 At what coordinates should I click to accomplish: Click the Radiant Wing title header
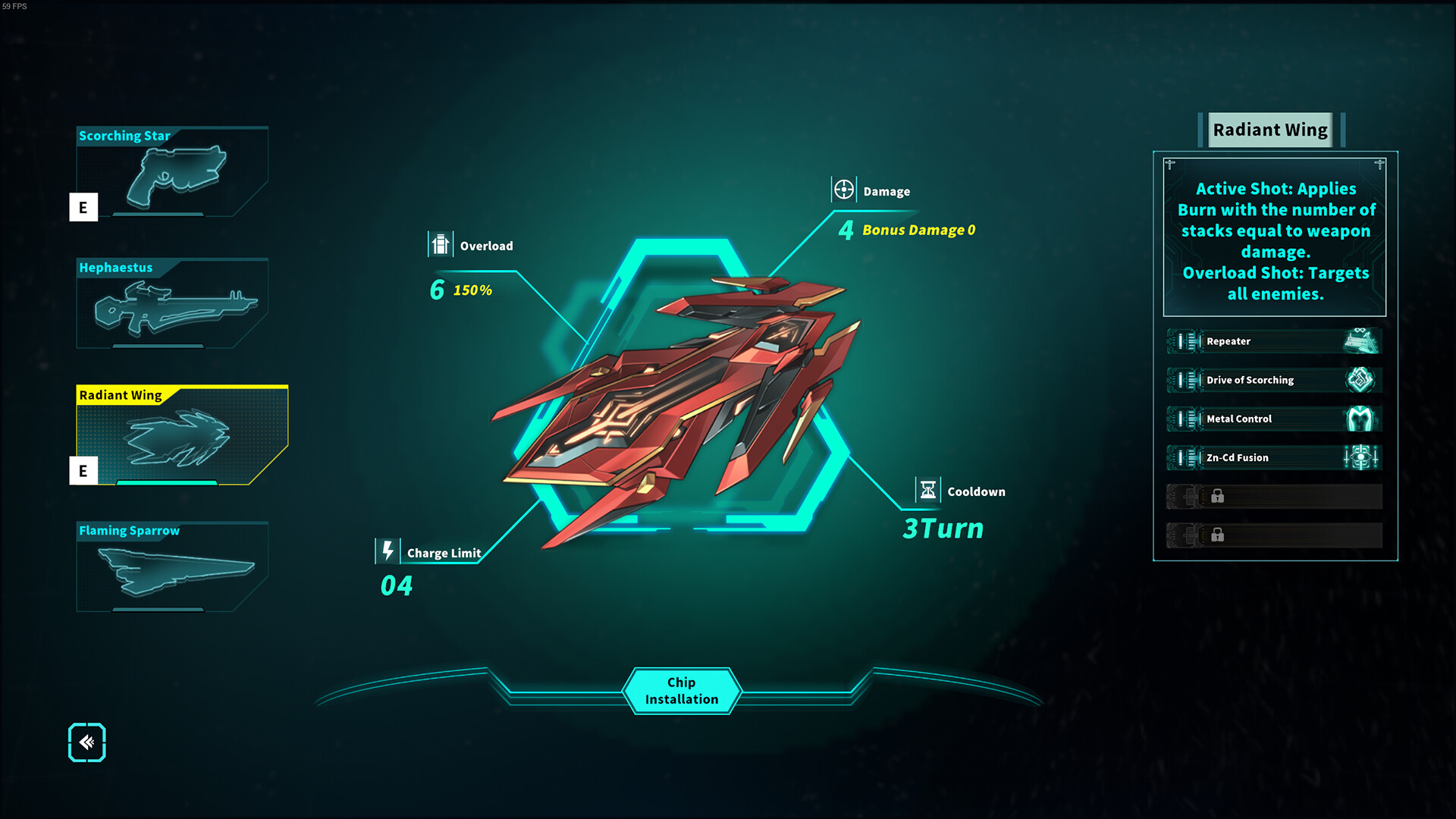[1269, 129]
